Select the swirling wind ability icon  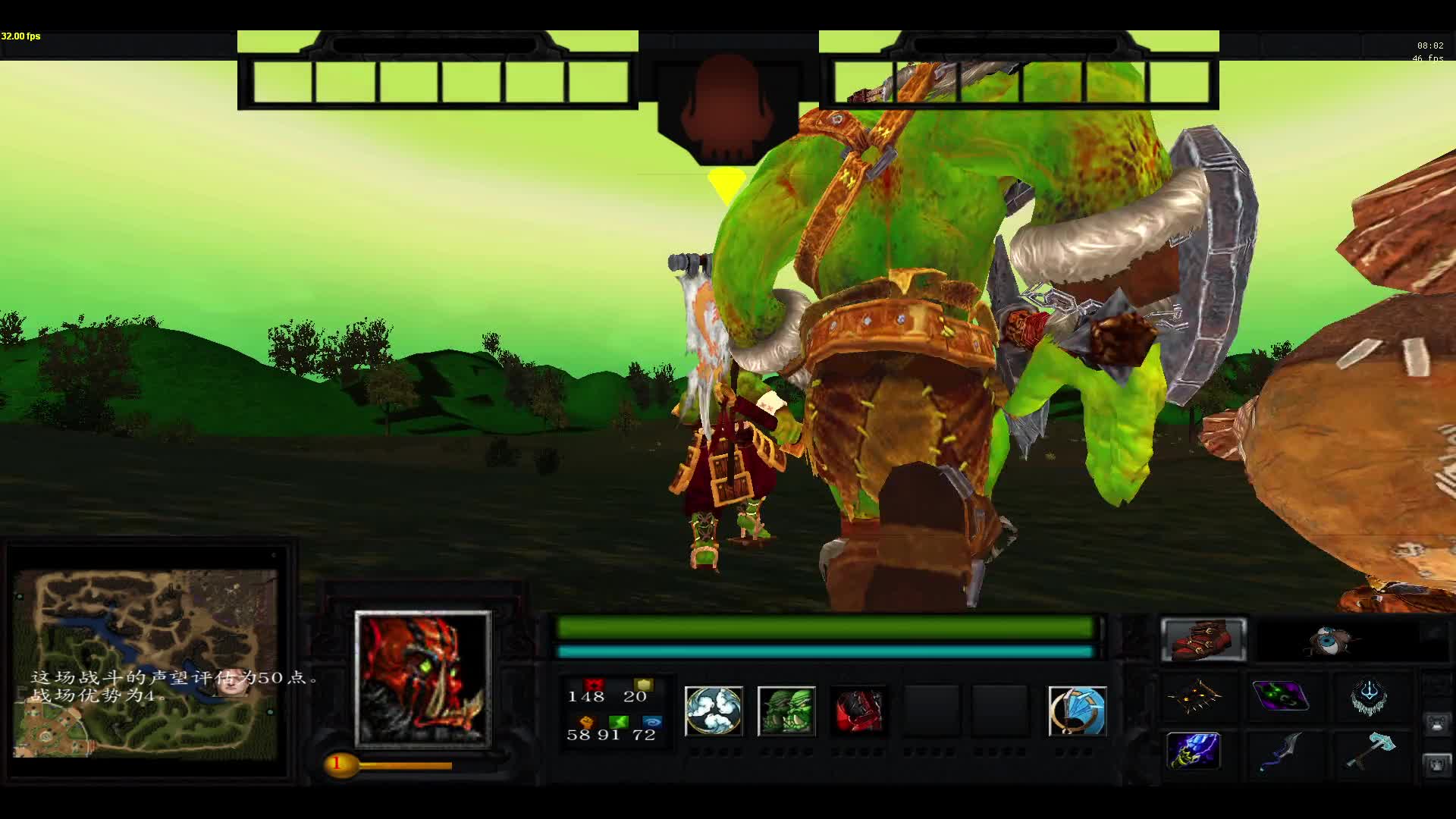[x=714, y=711]
